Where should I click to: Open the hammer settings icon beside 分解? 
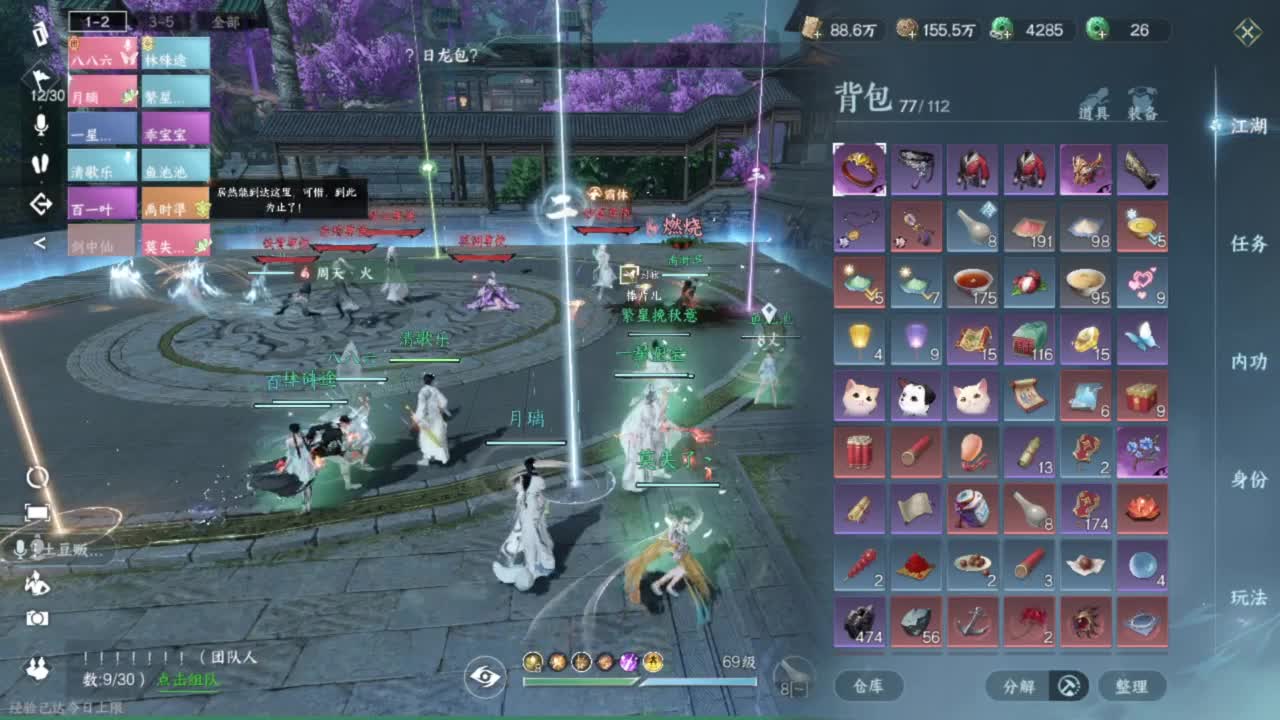coord(1068,686)
